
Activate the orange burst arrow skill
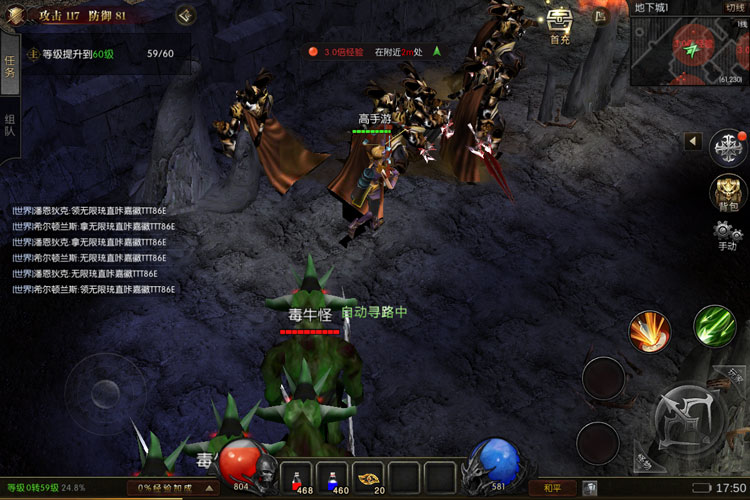pyautogui.click(x=649, y=331)
